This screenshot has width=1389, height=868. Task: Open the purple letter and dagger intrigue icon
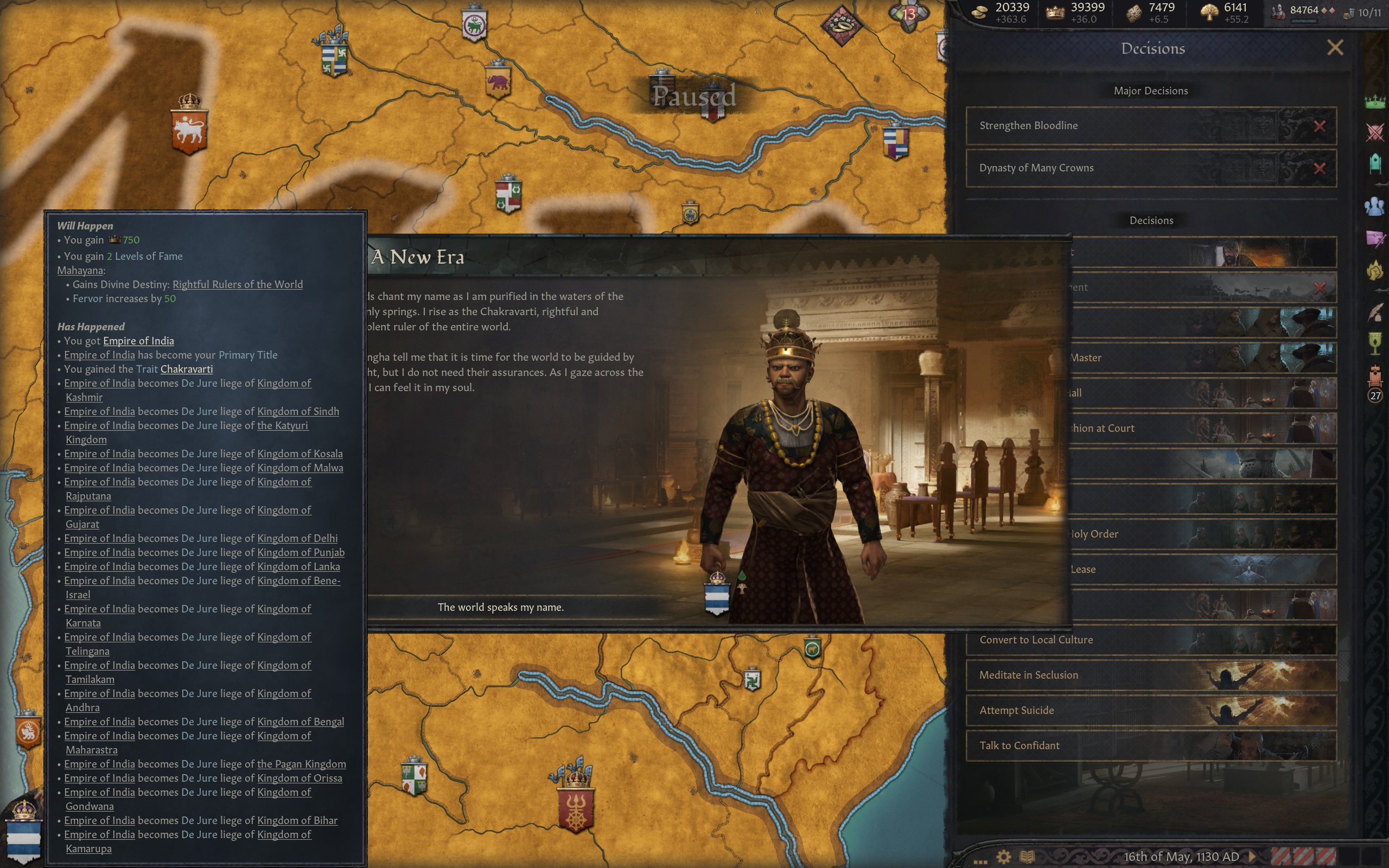pos(1375,238)
